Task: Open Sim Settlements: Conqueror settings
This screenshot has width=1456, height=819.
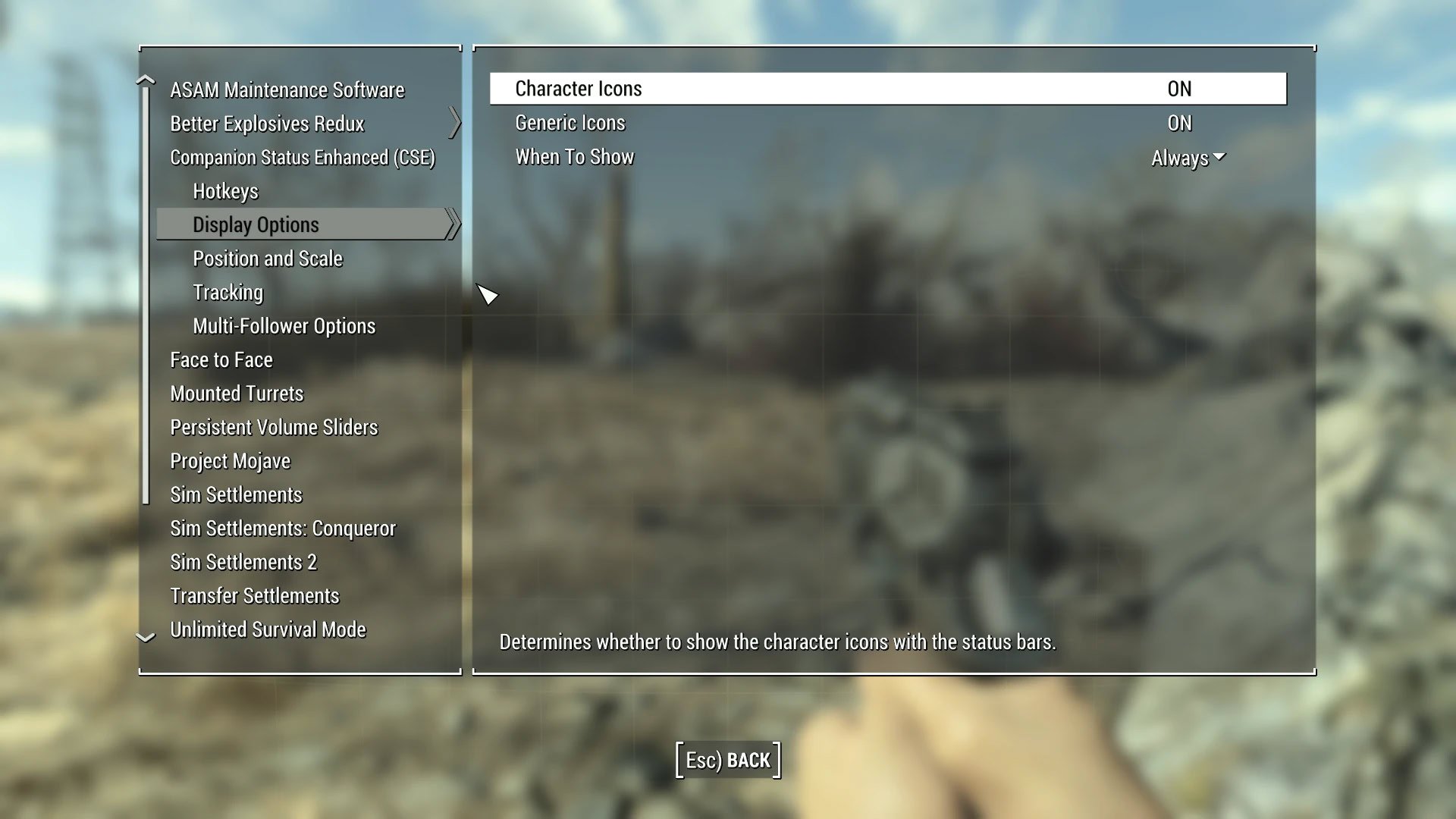Action: point(282,529)
